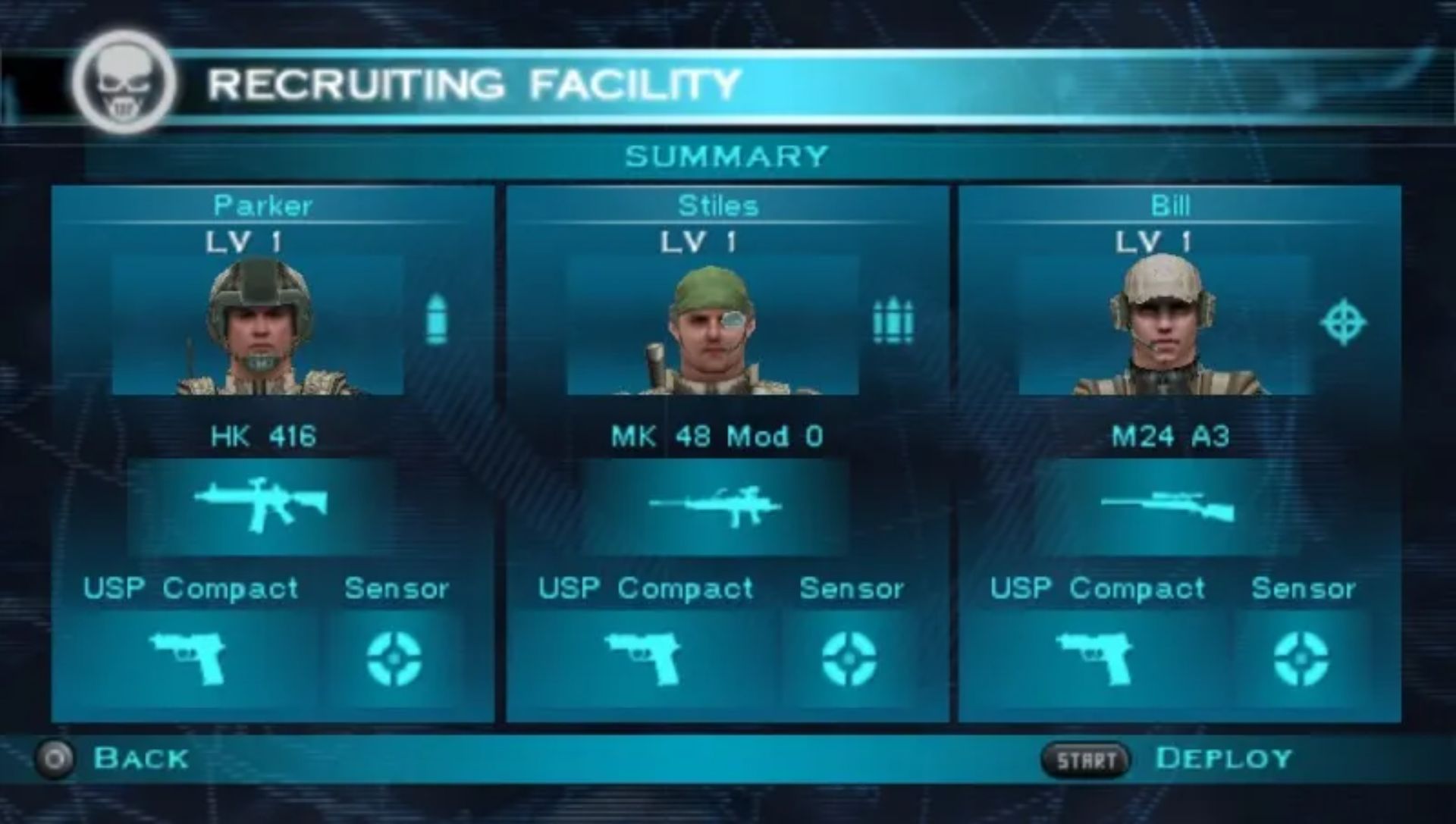Select the HK 416 rifle slot
This screenshot has height=824, width=1456.
coord(261,505)
